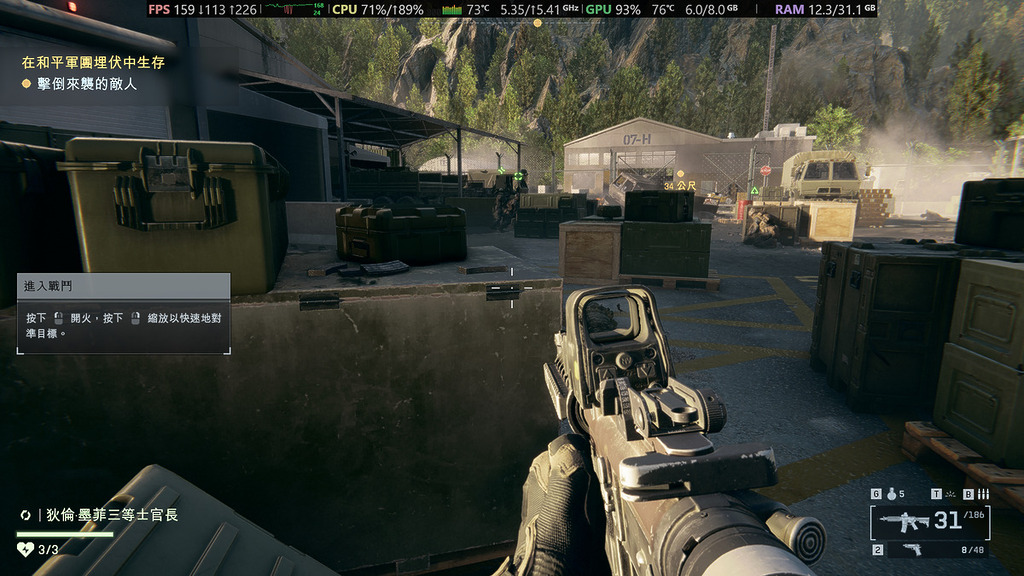Click the squad member 狄倫墨菲三等士官長 name tag
The width and height of the screenshot is (1024, 576).
pyautogui.click(x=111, y=515)
